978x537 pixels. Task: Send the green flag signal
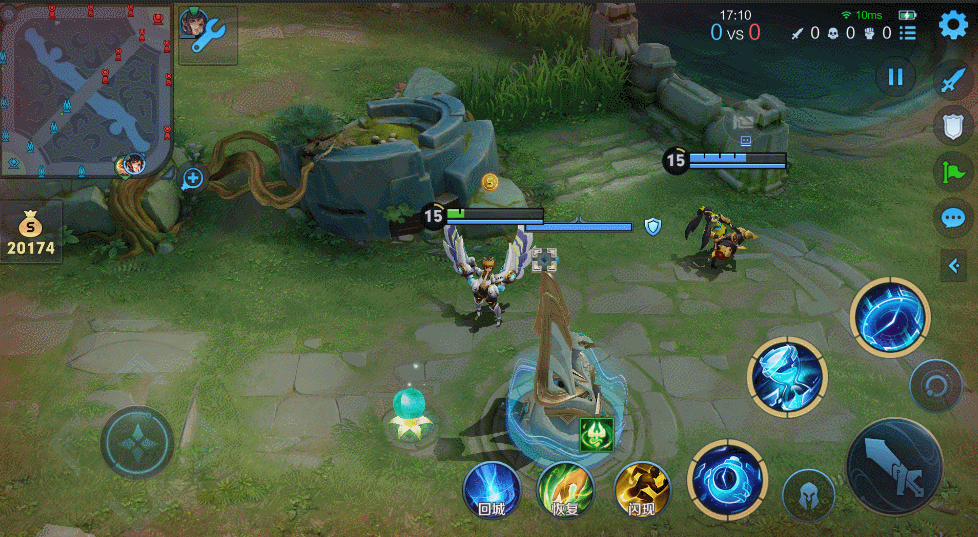click(x=953, y=171)
